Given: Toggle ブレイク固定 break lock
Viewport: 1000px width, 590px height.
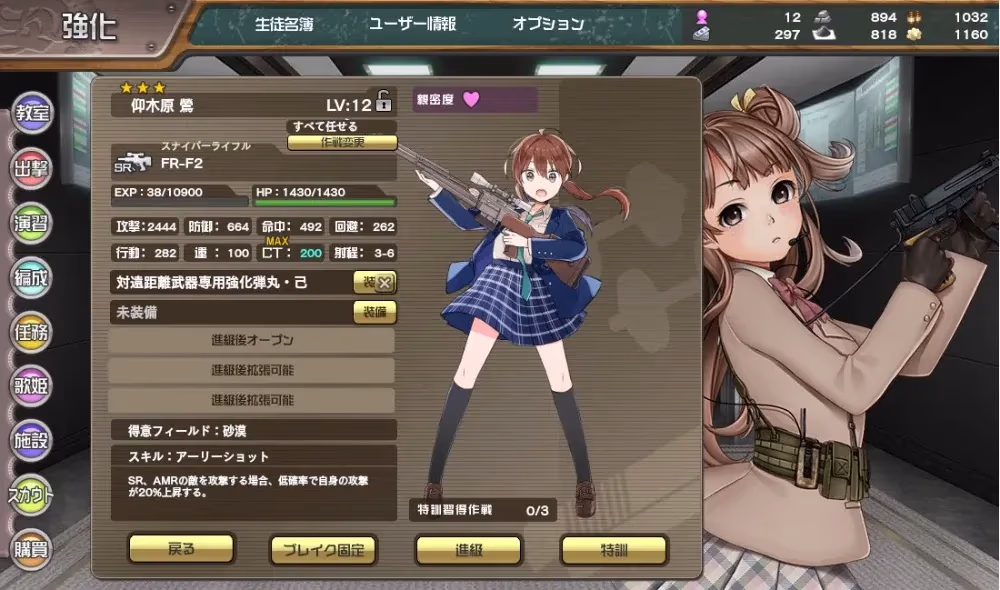Looking at the screenshot, I should click(x=323, y=549).
